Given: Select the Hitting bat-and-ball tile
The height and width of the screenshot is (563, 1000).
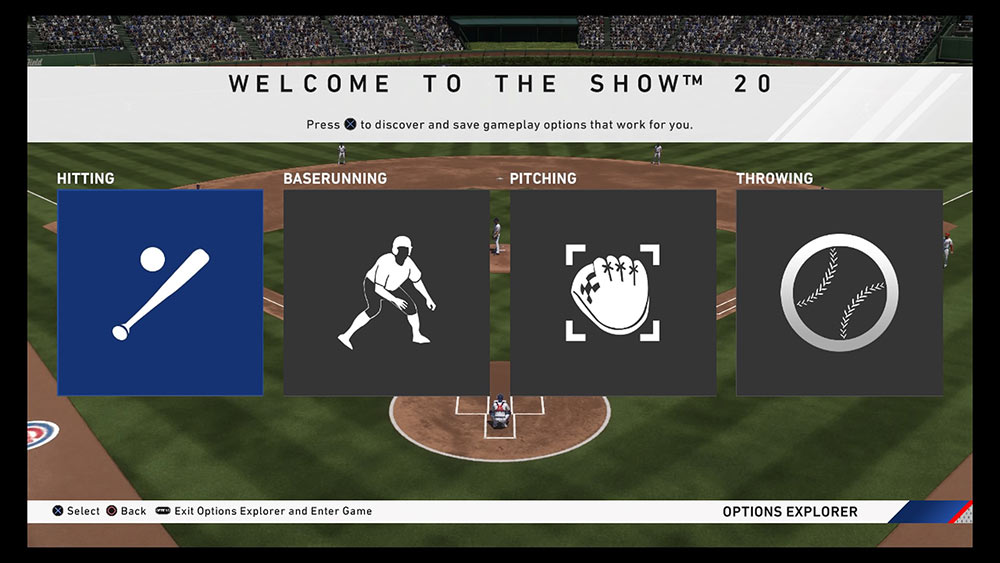Looking at the screenshot, I should [x=160, y=292].
